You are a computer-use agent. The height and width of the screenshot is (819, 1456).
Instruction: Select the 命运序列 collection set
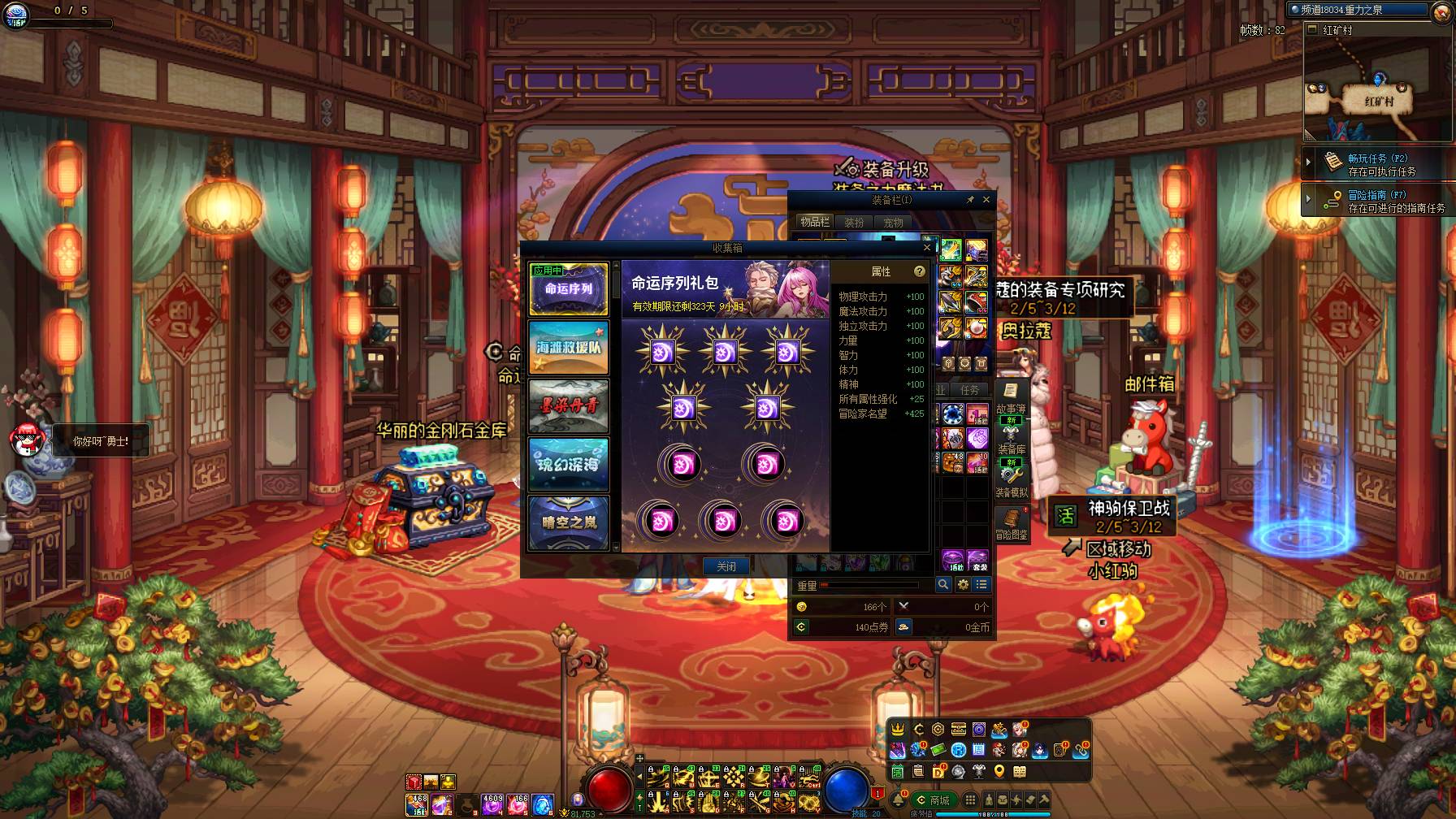tap(568, 288)
